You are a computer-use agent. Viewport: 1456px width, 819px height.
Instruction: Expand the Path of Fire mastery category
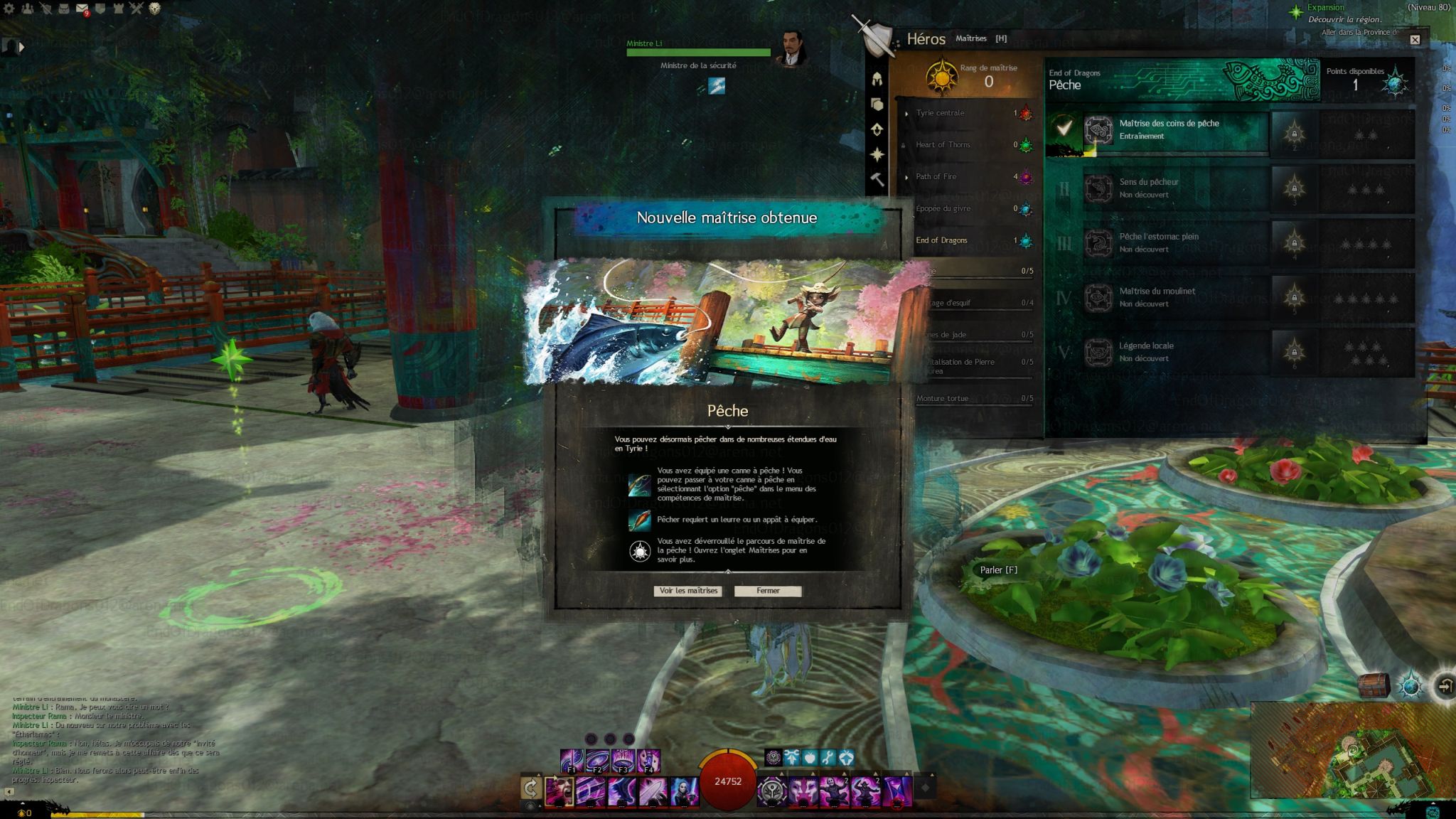(x=906, y=177)
